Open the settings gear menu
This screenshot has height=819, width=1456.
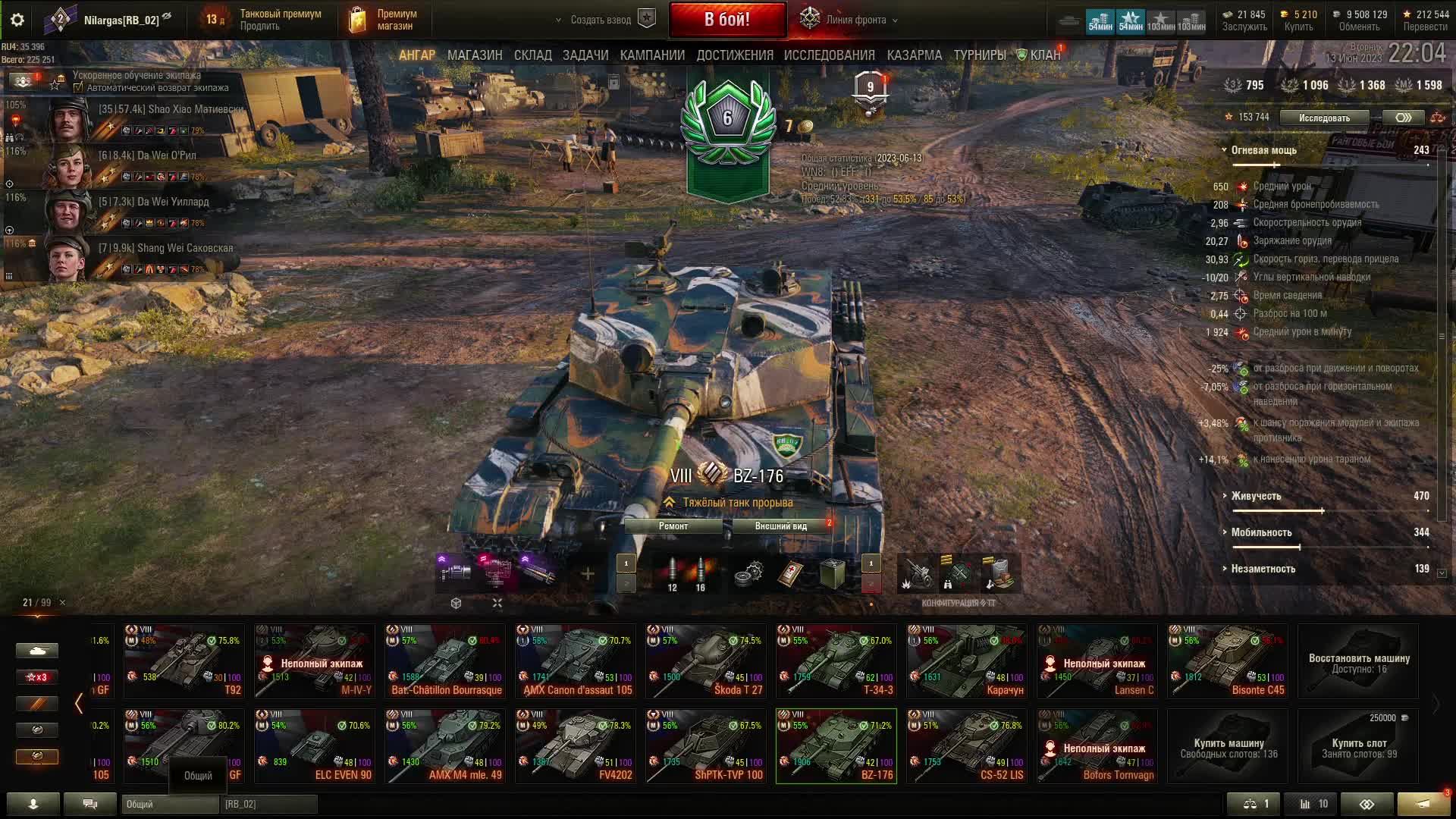[x=17, y=20]
